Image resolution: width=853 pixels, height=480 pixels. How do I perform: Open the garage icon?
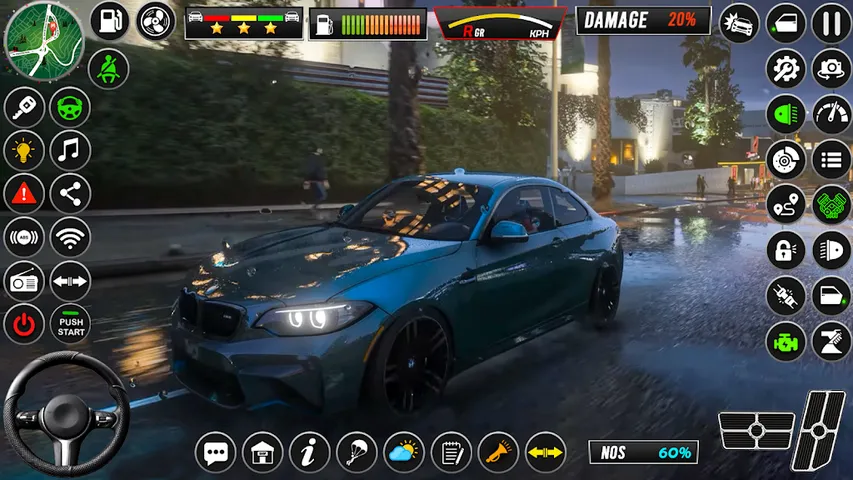[x=263, y=453]
